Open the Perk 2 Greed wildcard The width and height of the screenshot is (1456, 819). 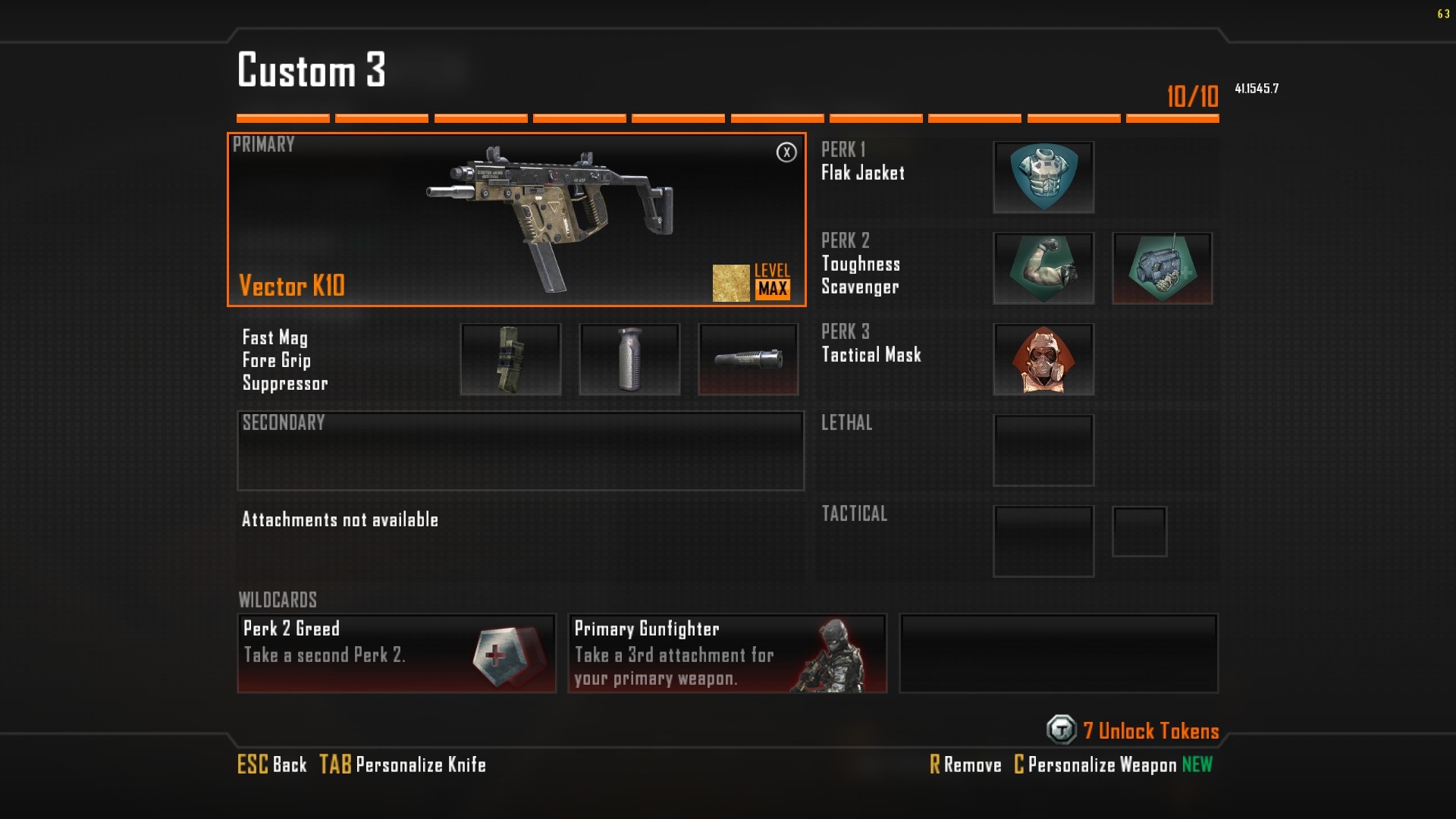click(x=397, y=653)
